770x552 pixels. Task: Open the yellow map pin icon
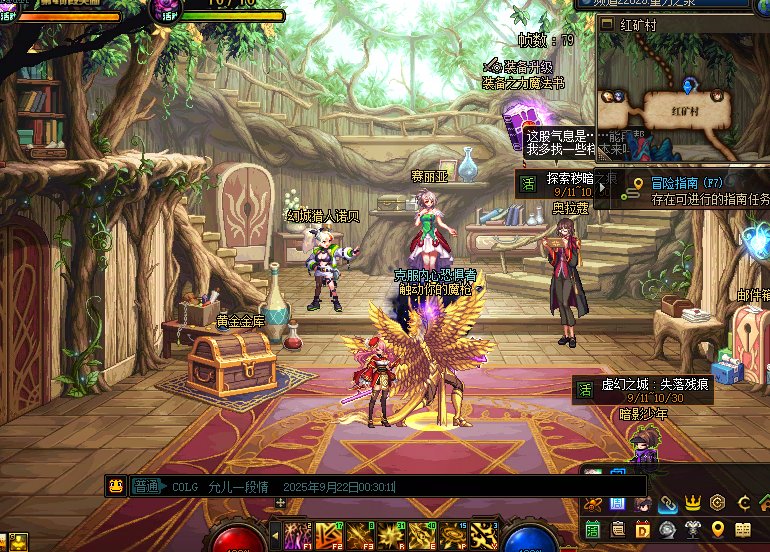pos(718,529)
